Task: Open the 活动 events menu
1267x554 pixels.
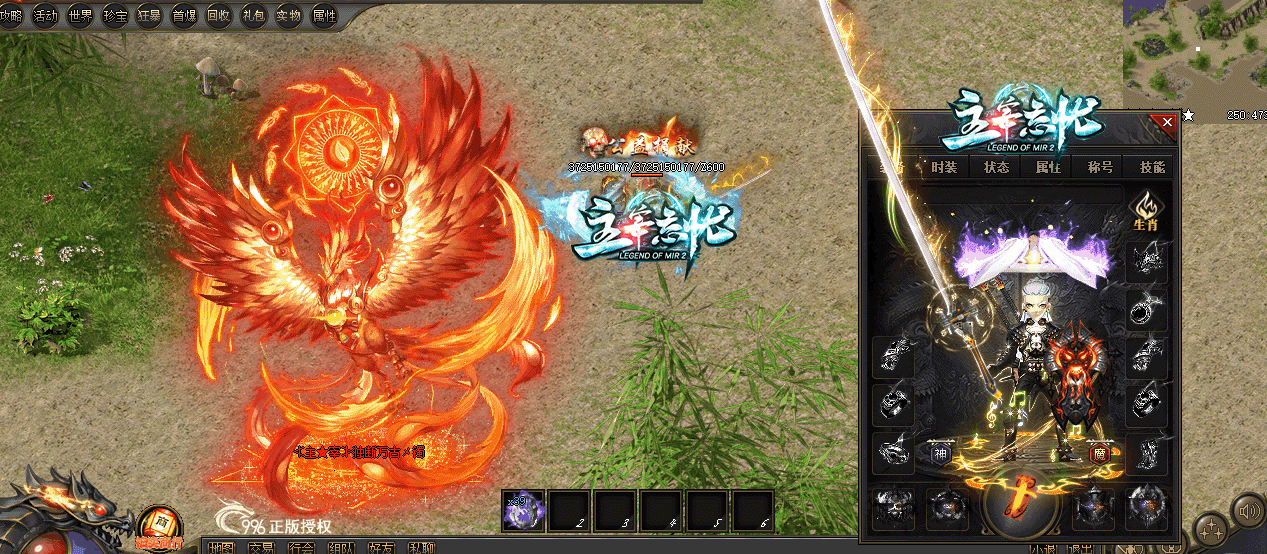Action: (x=46, y=15)
